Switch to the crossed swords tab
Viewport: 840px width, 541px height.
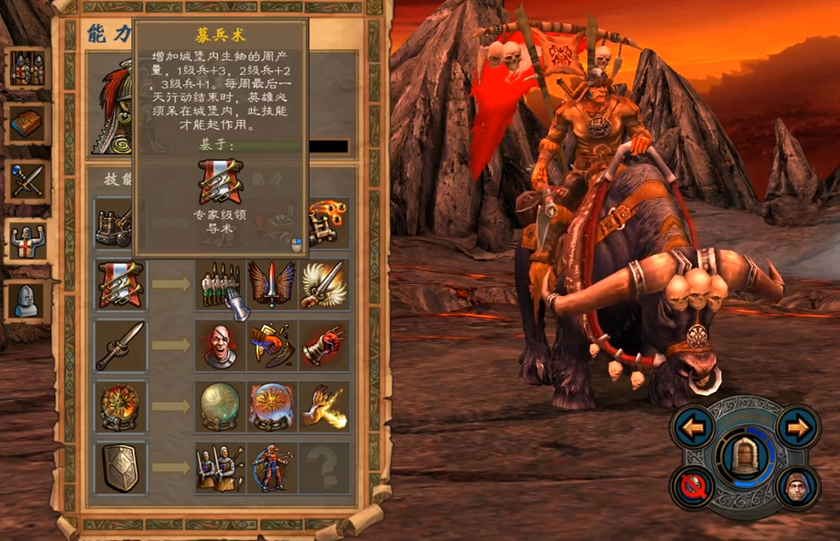click(x=27, y=182)
